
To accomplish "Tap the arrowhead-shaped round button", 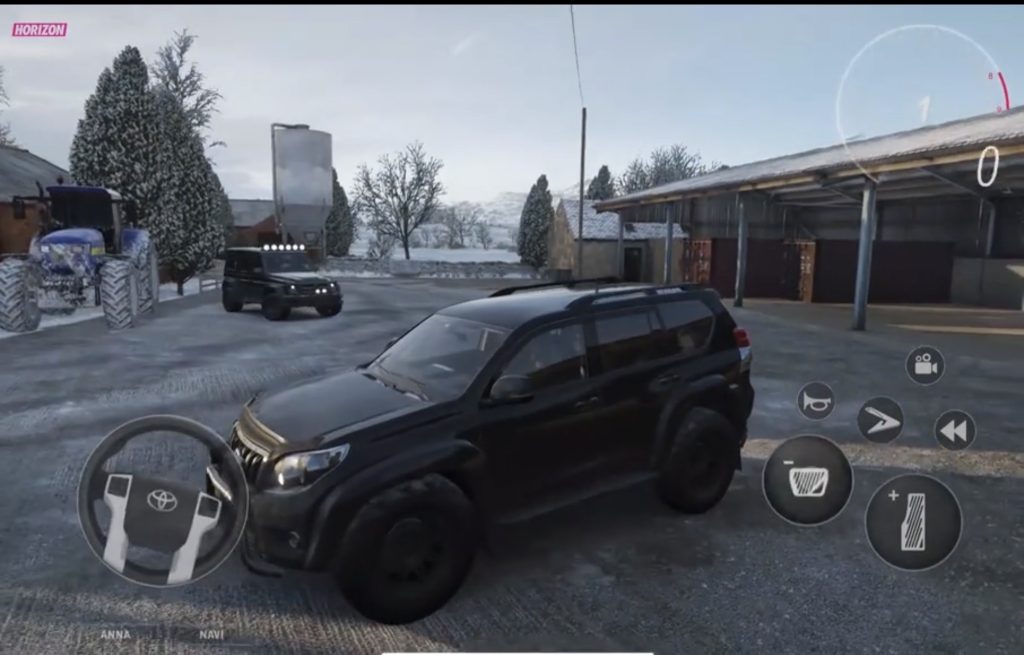I will point(880,420).
